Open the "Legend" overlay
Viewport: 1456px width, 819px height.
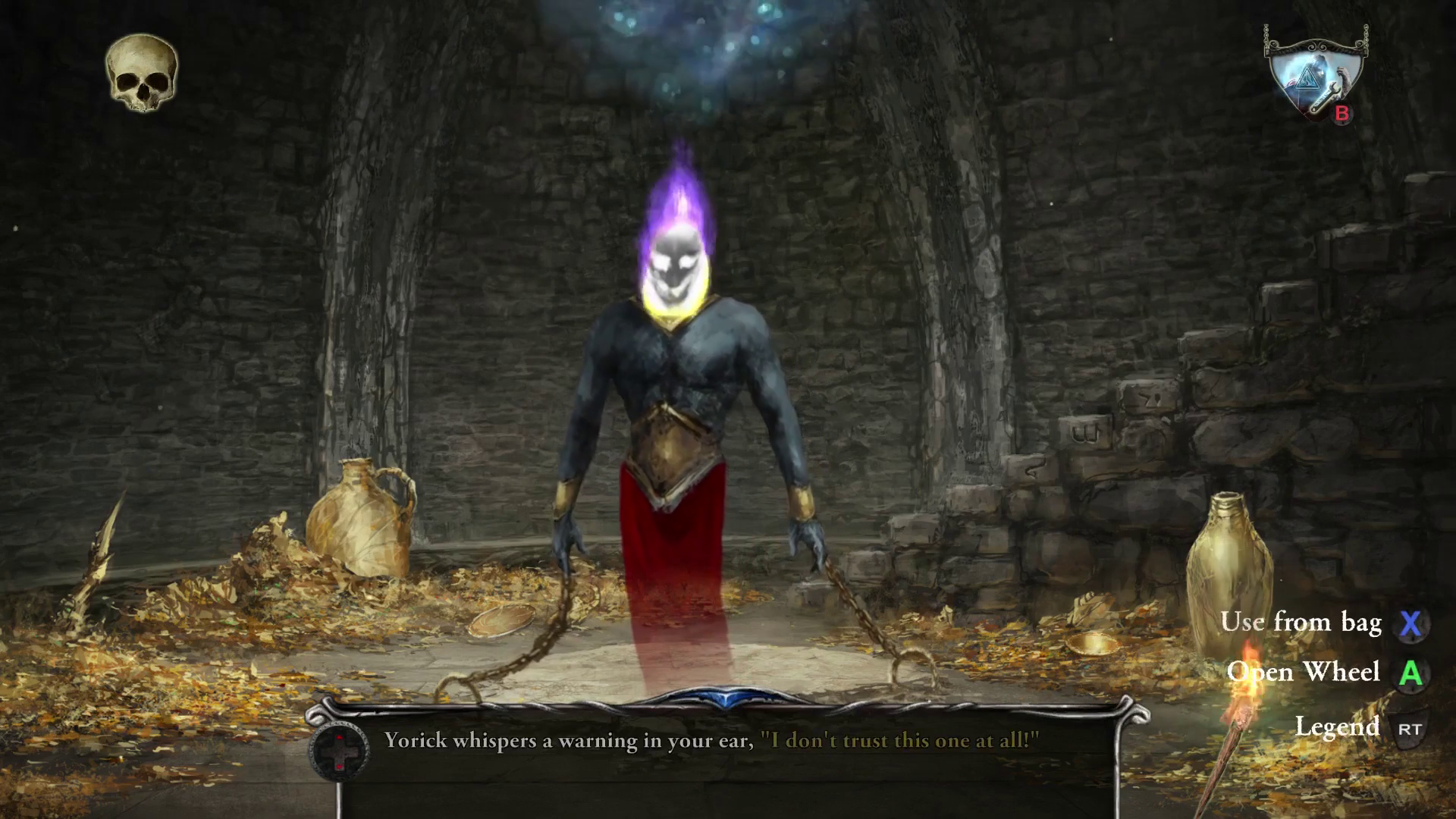(1339, 725)
